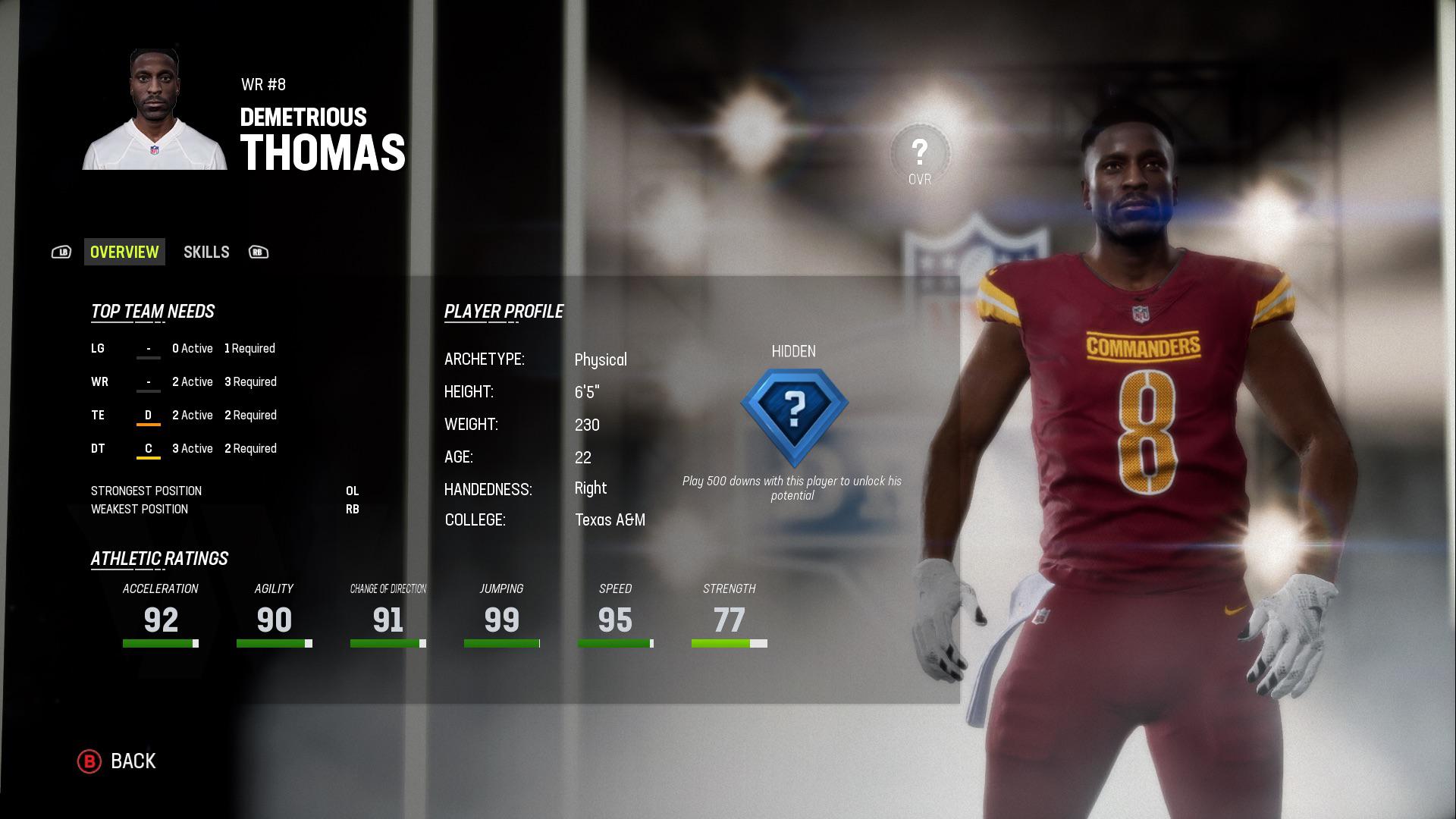Toggle the WR team need row

(182, 381)
